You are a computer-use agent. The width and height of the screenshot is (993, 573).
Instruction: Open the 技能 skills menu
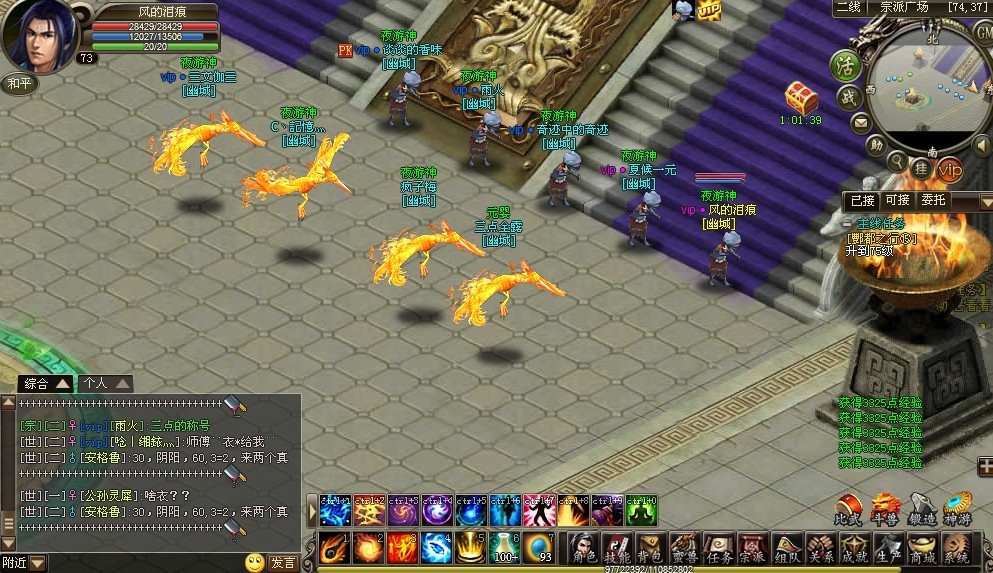(x=617, y=548)
